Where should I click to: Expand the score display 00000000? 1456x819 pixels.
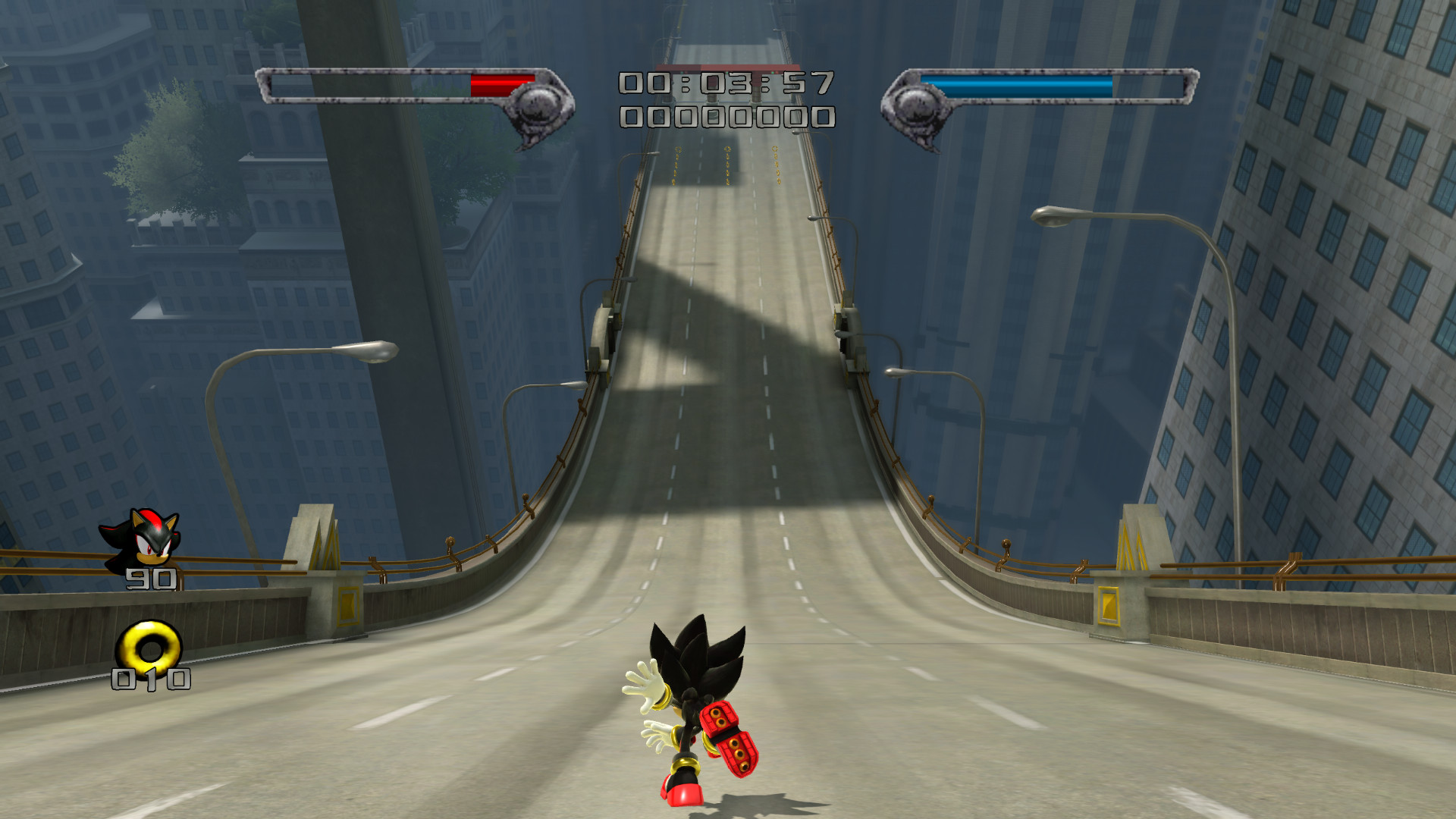coord(724,118)
